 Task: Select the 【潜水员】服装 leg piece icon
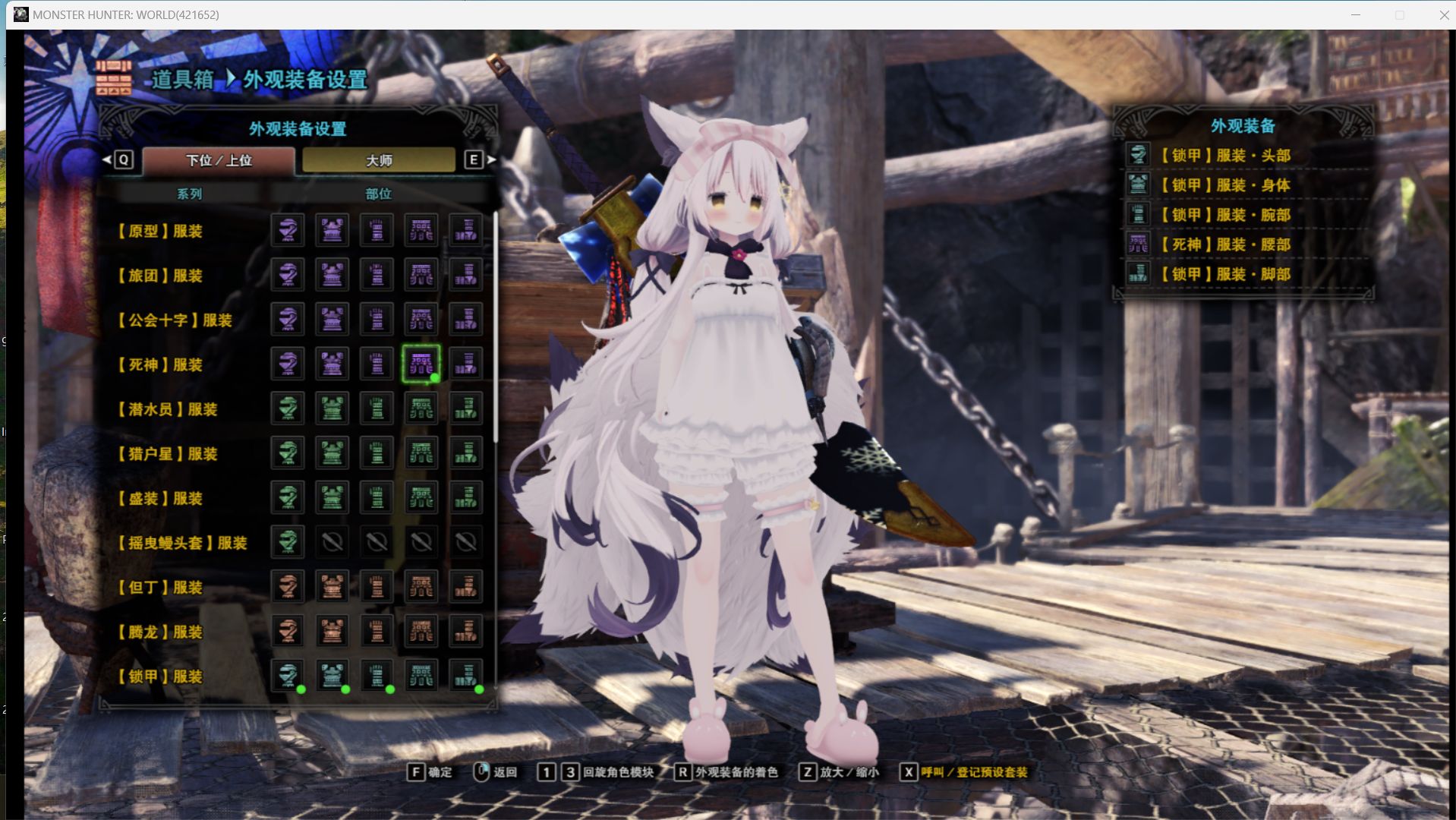point(466,408)
